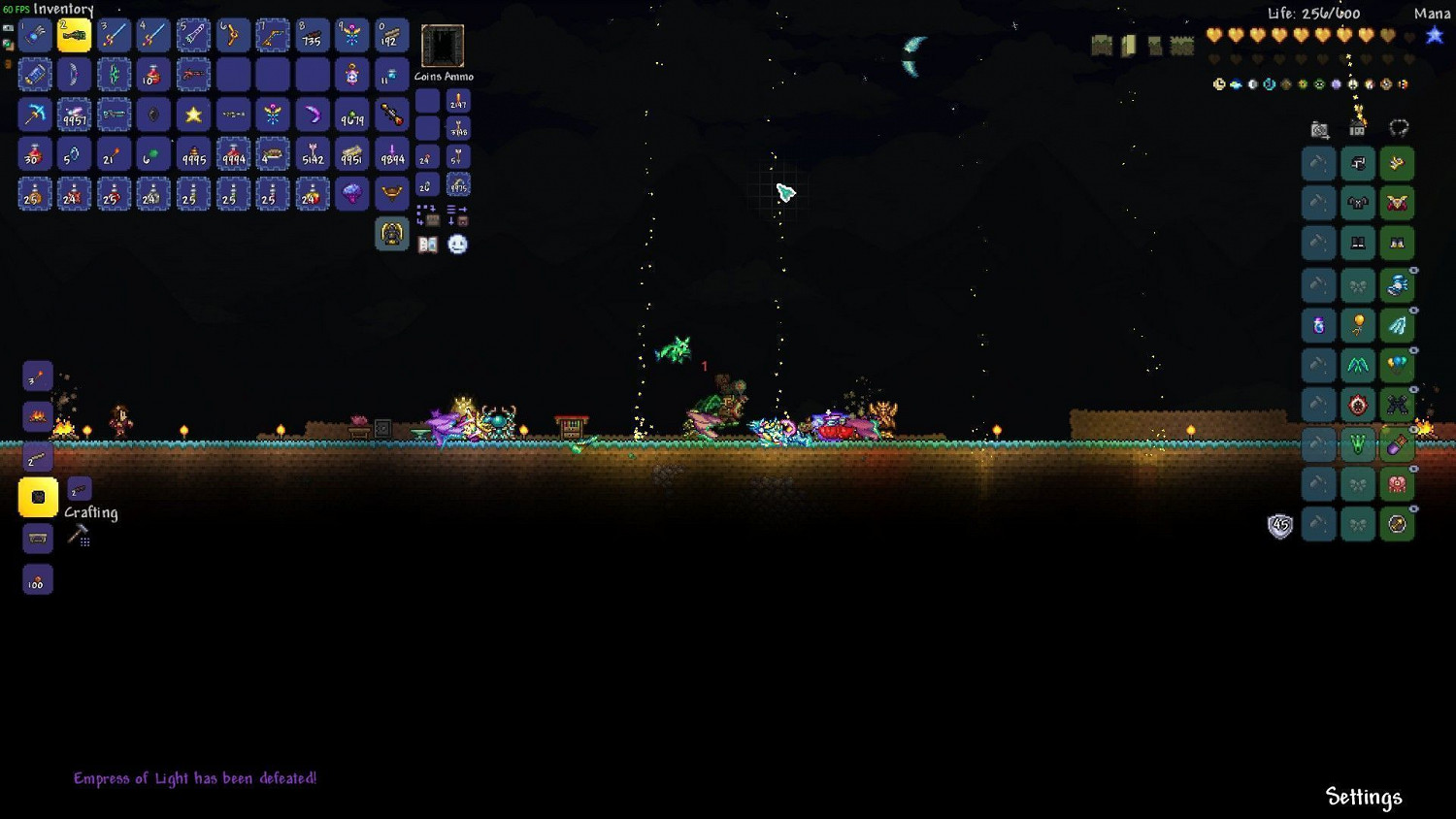1456x819 pixels.
Task: Click the defense shield showing 45
Action: pyautogui.click(x=1279, y=524)
